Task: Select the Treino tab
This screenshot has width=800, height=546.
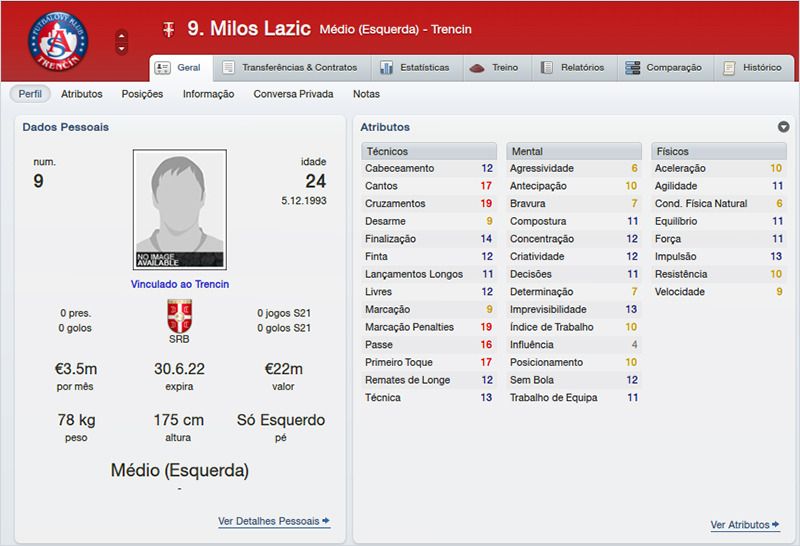Action: pyautogui.click(x=495, y=68)
